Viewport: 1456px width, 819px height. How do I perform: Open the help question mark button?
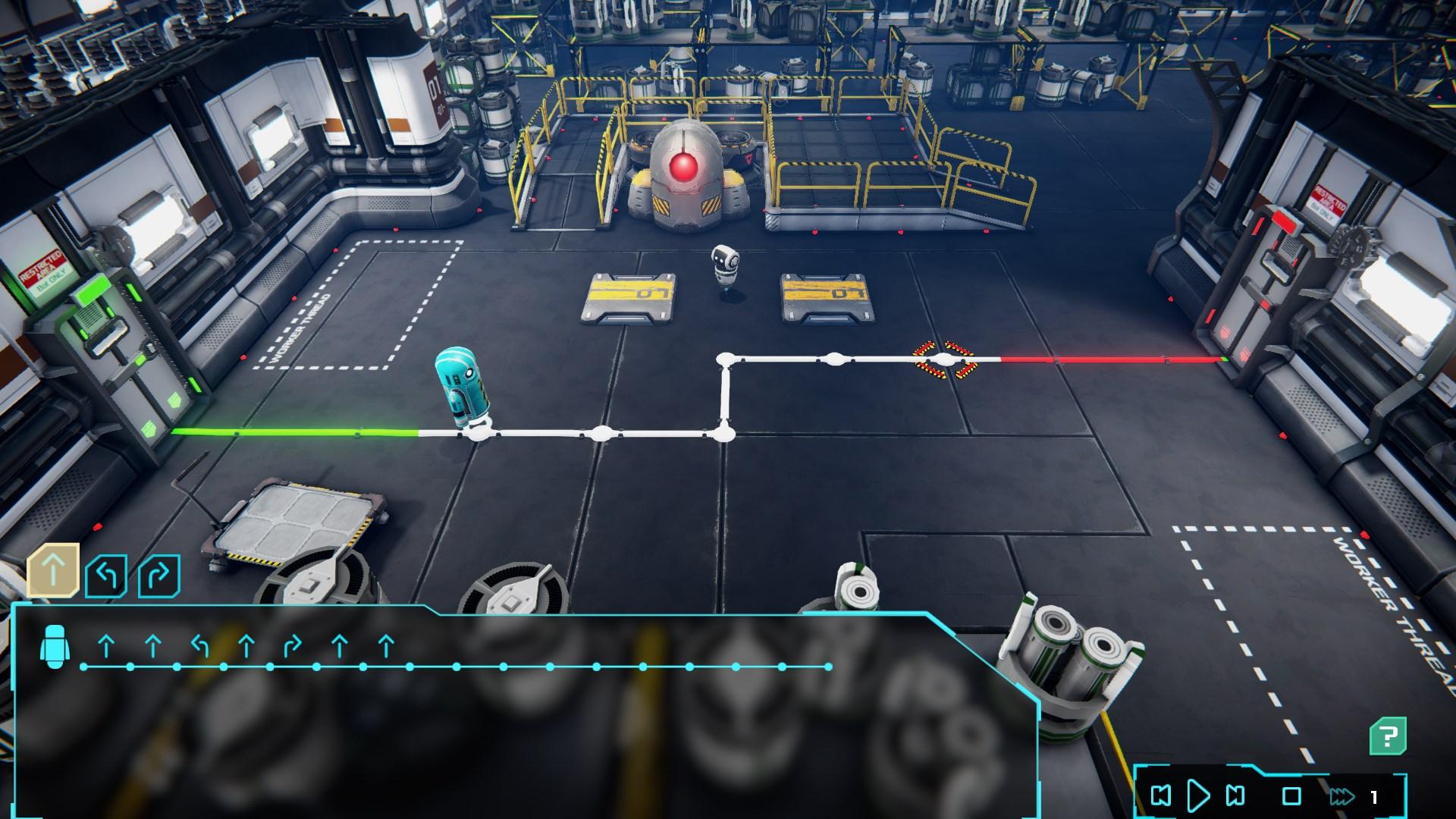(1388, 736)
